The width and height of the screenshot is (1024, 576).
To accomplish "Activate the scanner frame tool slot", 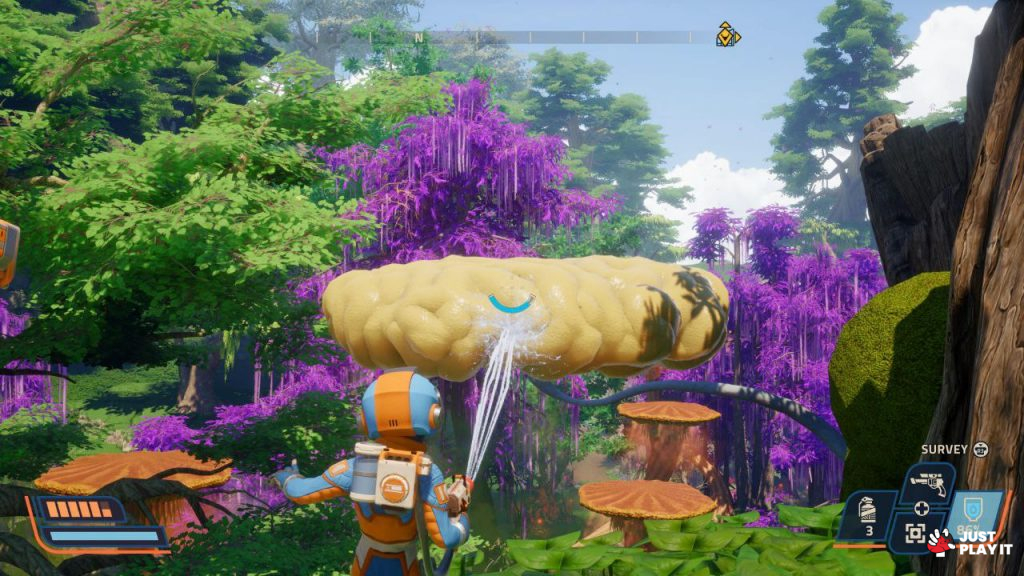I will [914, 535].
